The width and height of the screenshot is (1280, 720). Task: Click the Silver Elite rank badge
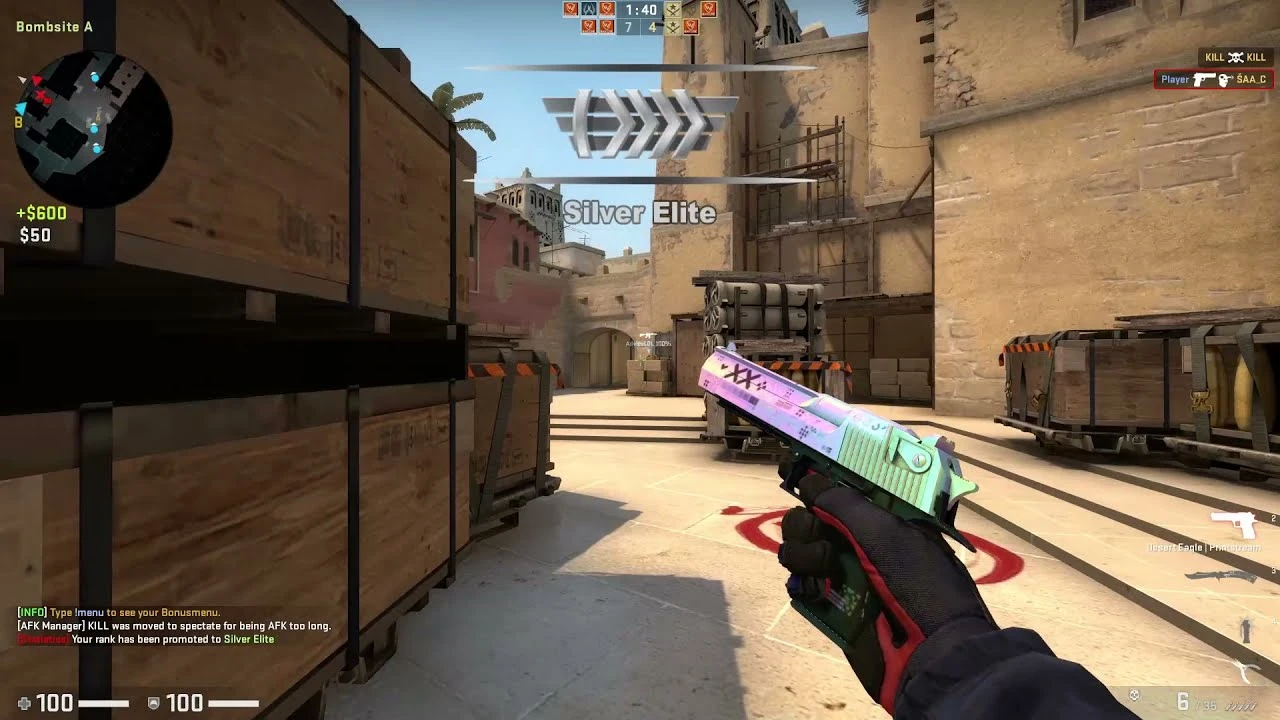click(x=640, y=120)
